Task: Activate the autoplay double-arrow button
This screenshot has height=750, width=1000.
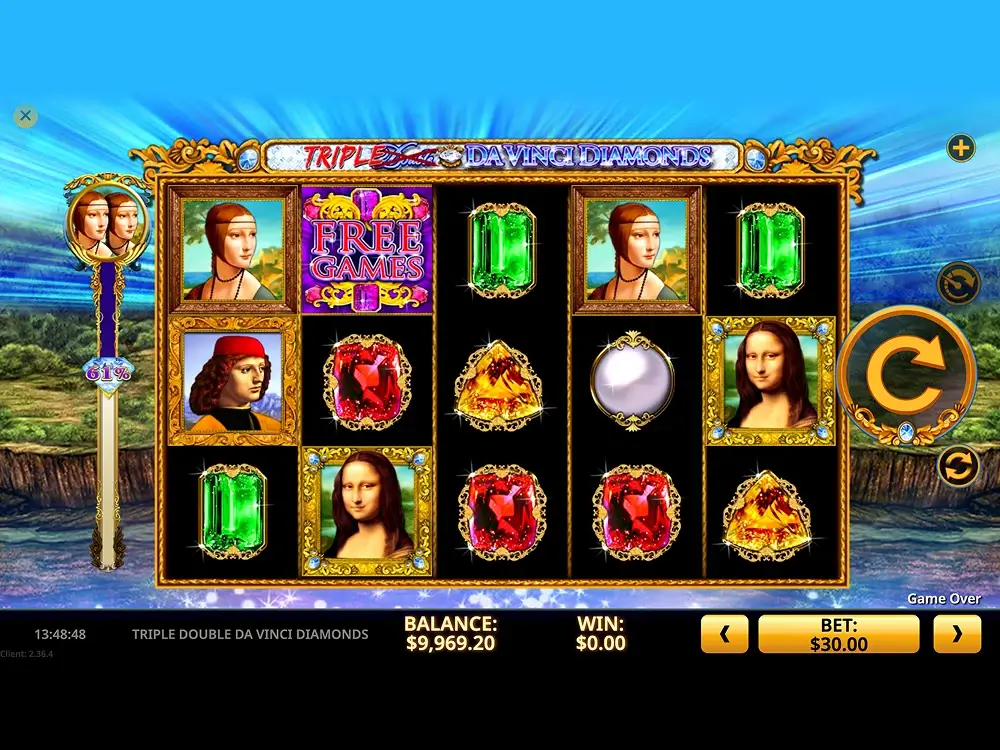Action: coord(958,466)
